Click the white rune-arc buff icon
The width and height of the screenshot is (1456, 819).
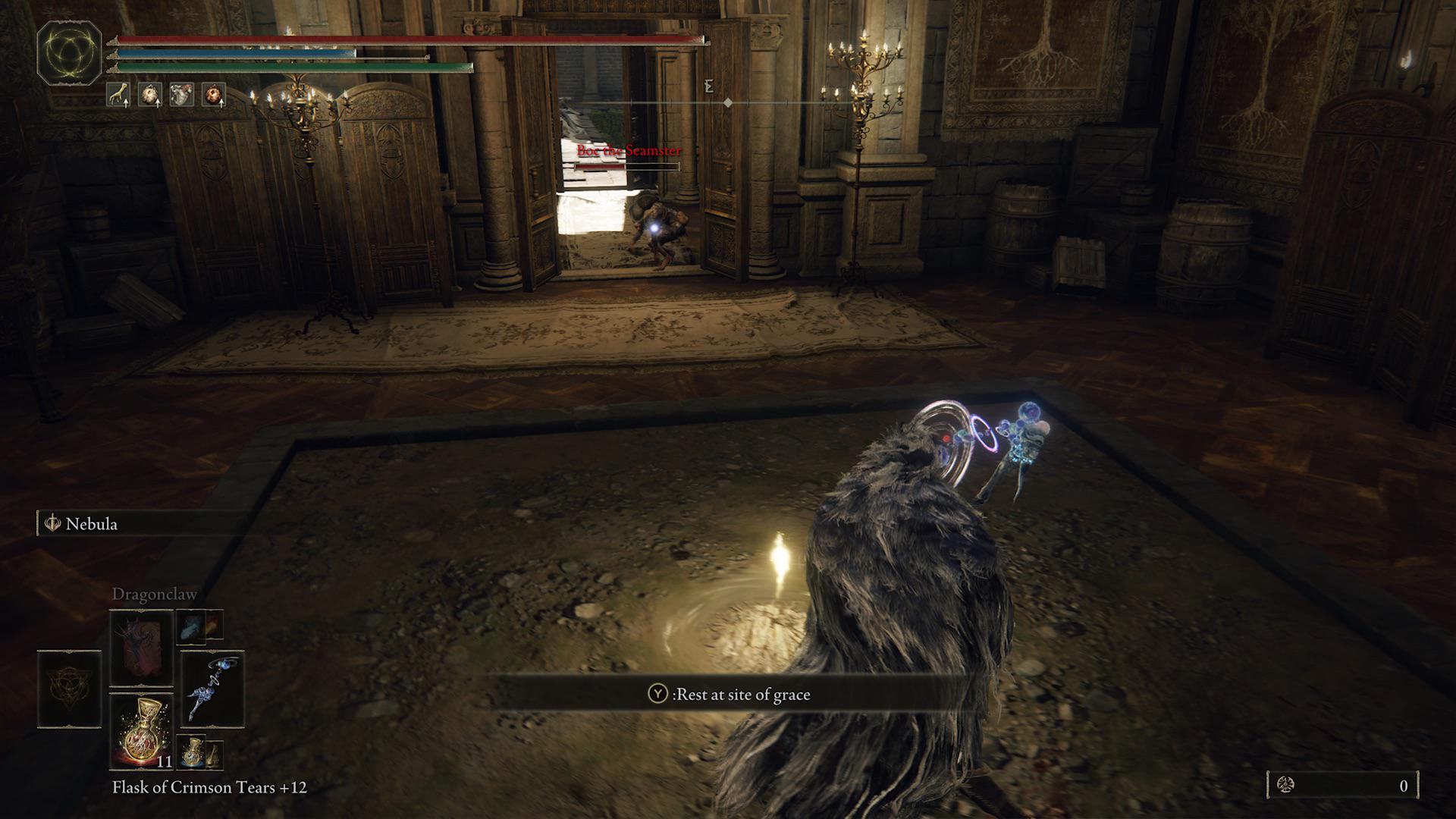[x=151, y=95]
